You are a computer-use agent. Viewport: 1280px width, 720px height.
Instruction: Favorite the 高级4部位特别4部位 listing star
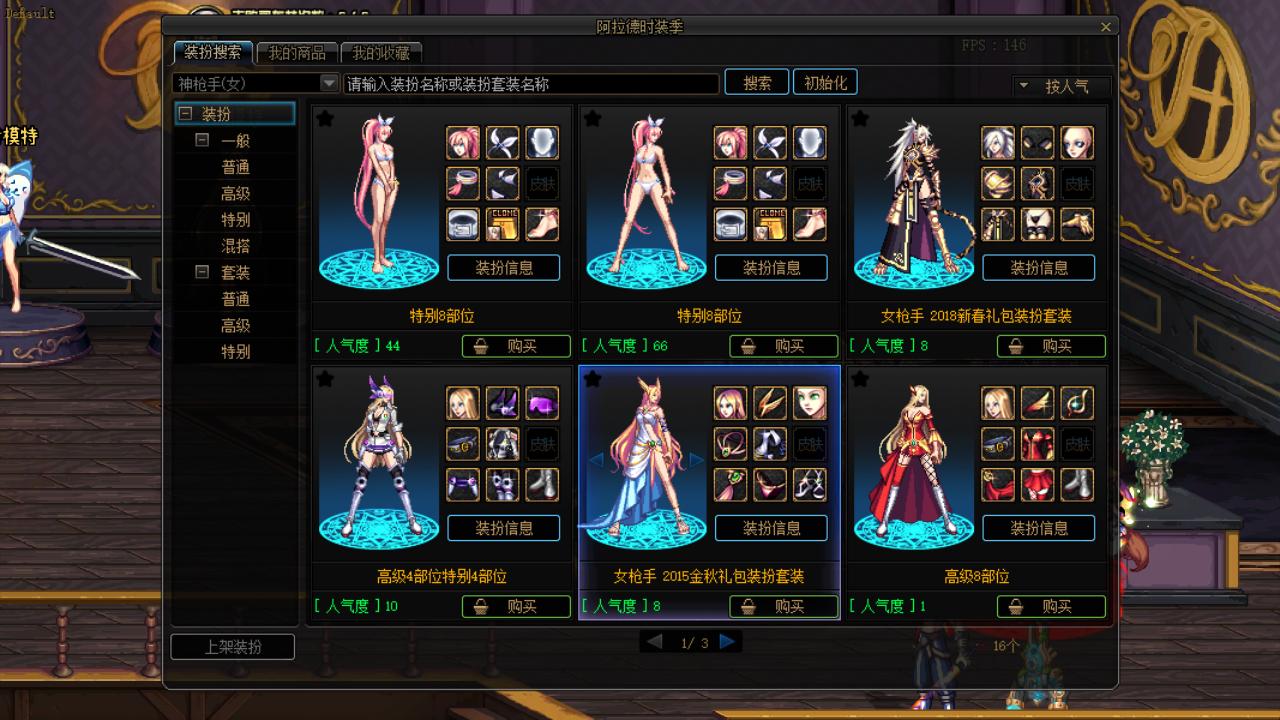point(325,379)
